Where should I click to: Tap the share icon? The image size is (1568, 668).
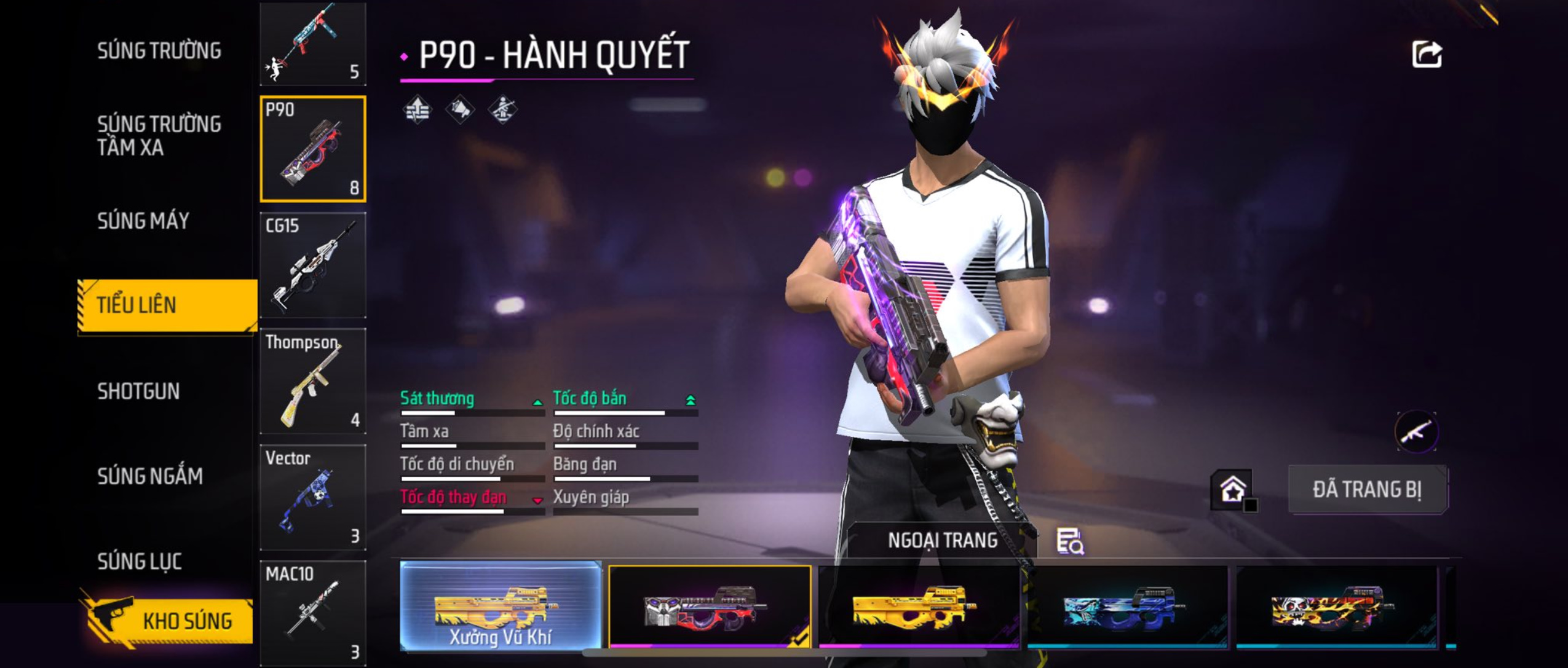[1427, 55]
